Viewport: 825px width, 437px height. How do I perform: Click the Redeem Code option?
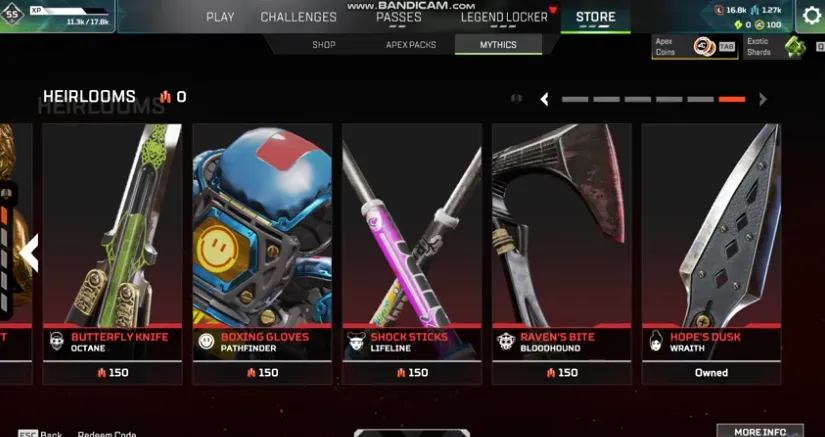point(107,434)
